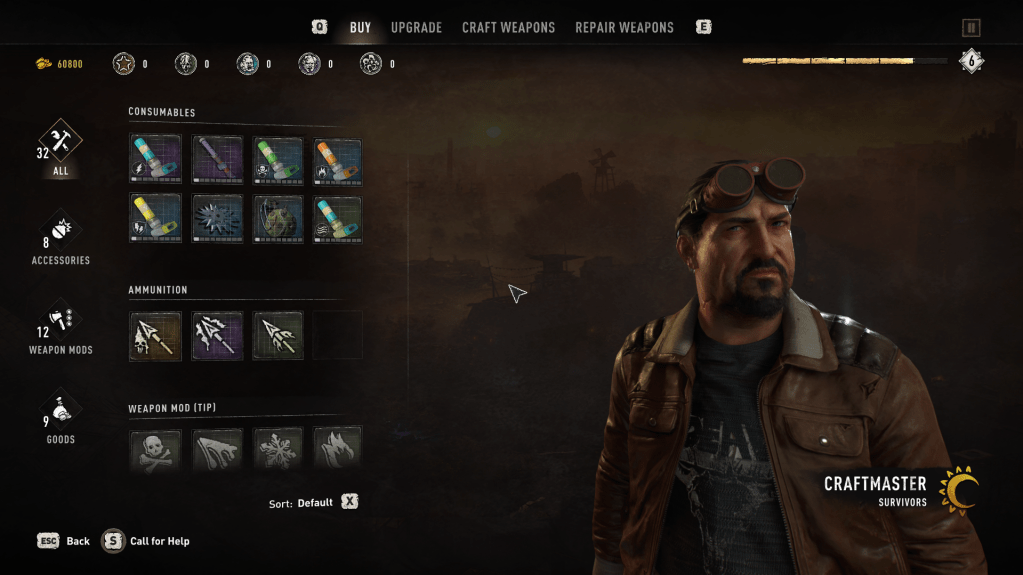Screen dimensions: 1023x575
Task: Pick the purple syringe consumable
Action: [217, 159]
